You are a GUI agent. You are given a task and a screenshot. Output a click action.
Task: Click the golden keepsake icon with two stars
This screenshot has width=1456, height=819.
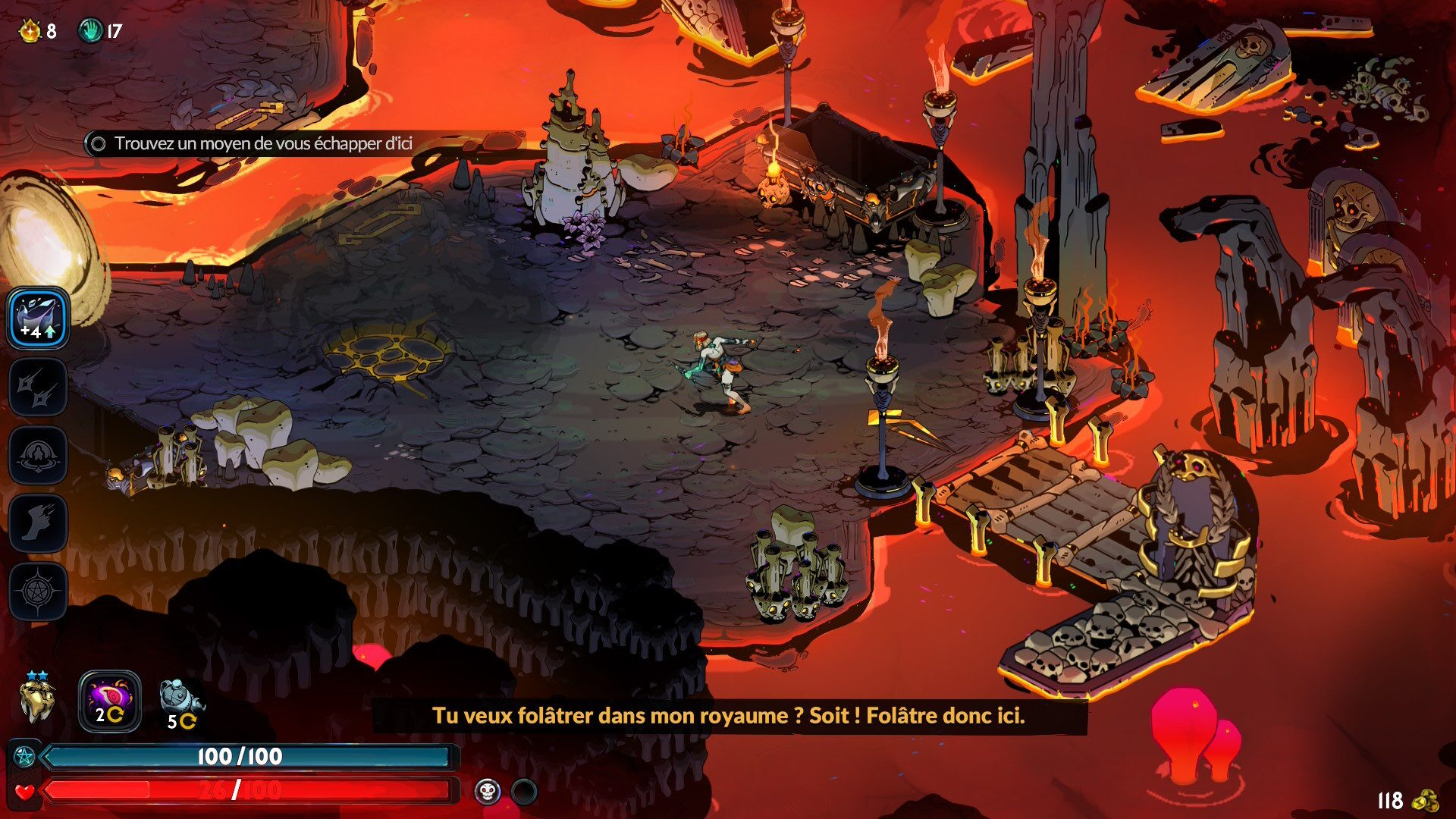[x=36, y=701]
